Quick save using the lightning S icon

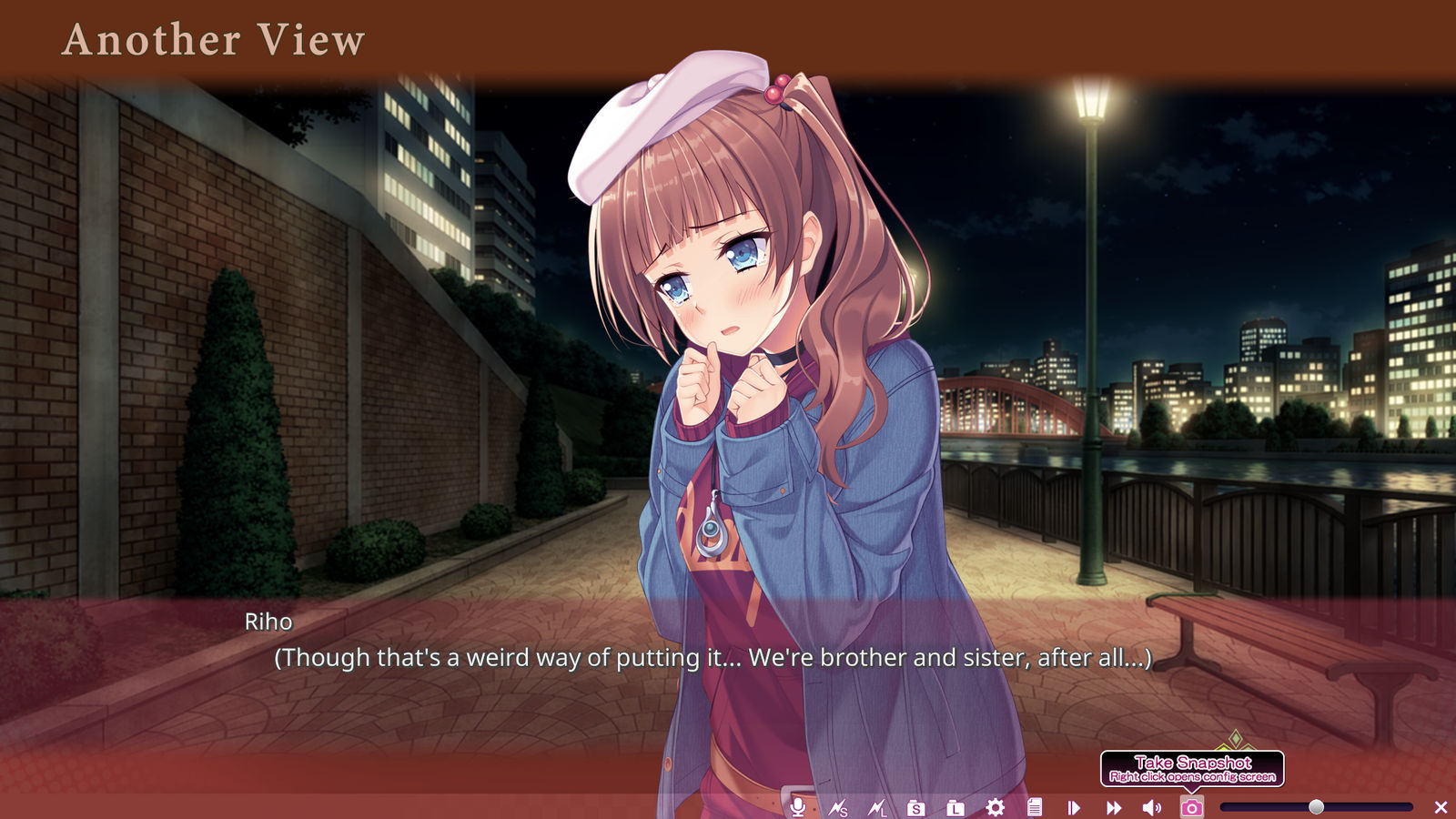(x=838, y=807)
